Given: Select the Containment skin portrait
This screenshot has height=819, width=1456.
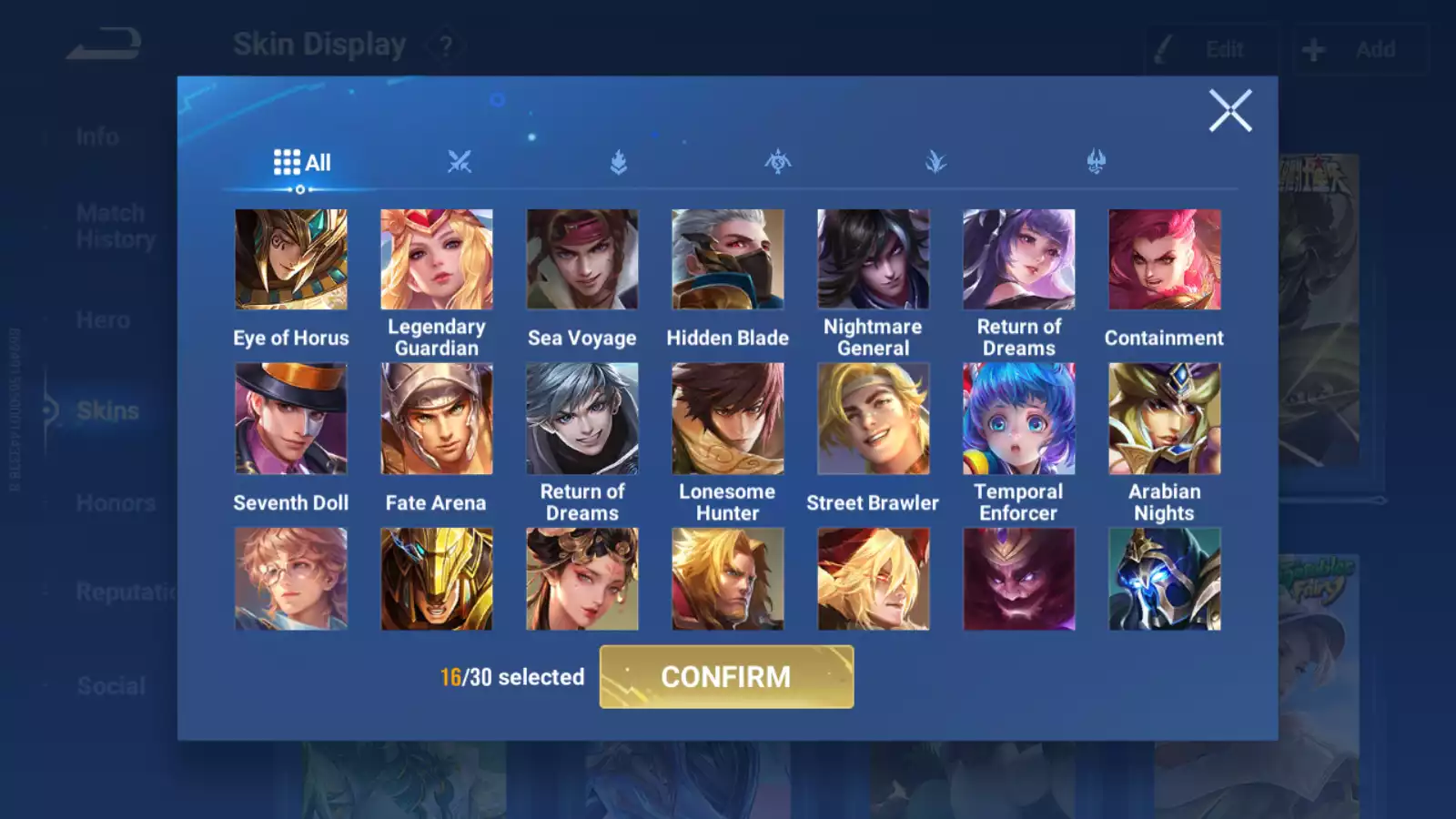Looking at the screenshot, I should point(1165,260).
